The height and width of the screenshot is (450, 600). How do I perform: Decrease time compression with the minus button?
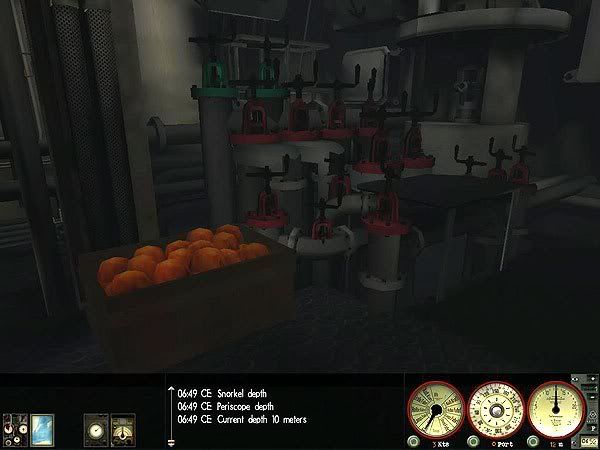(x=593, y=396)
